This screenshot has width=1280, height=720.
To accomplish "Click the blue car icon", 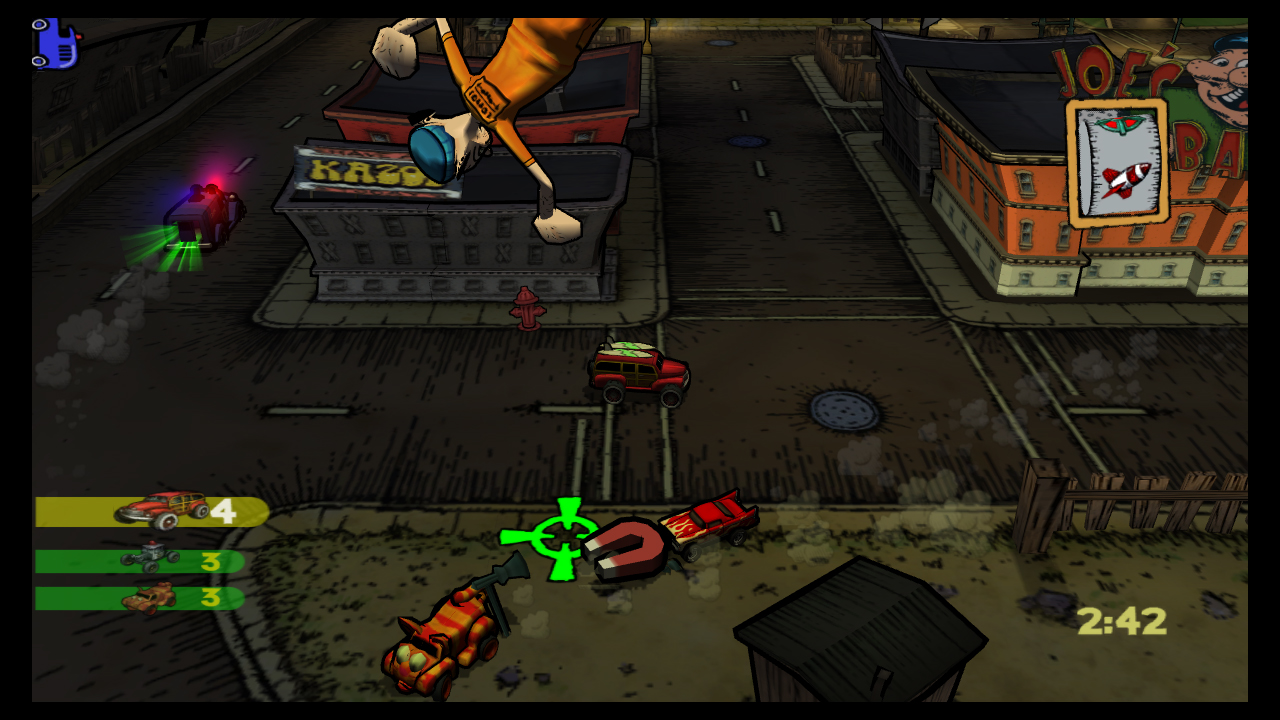I will click(x=55, y=44).
